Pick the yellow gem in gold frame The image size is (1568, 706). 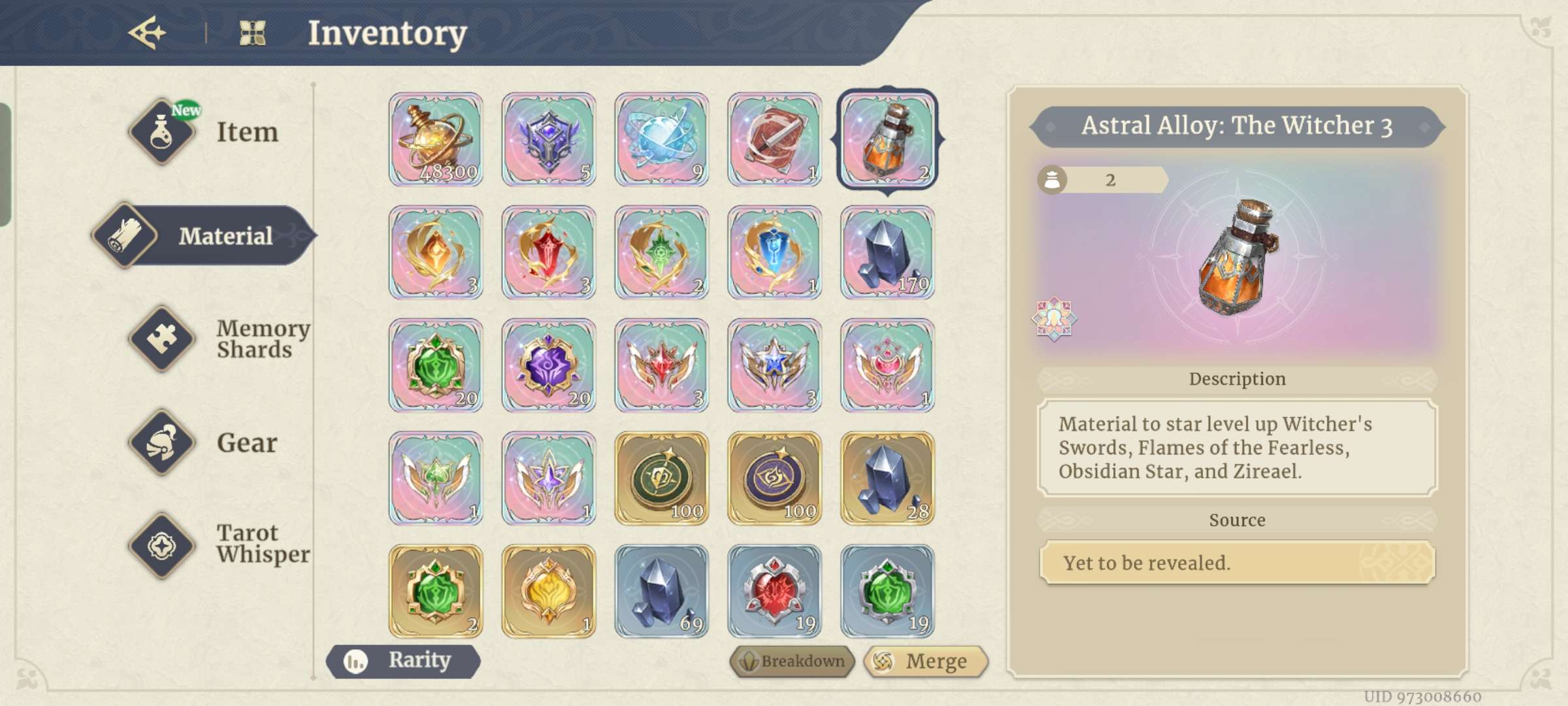click(549, 592)
